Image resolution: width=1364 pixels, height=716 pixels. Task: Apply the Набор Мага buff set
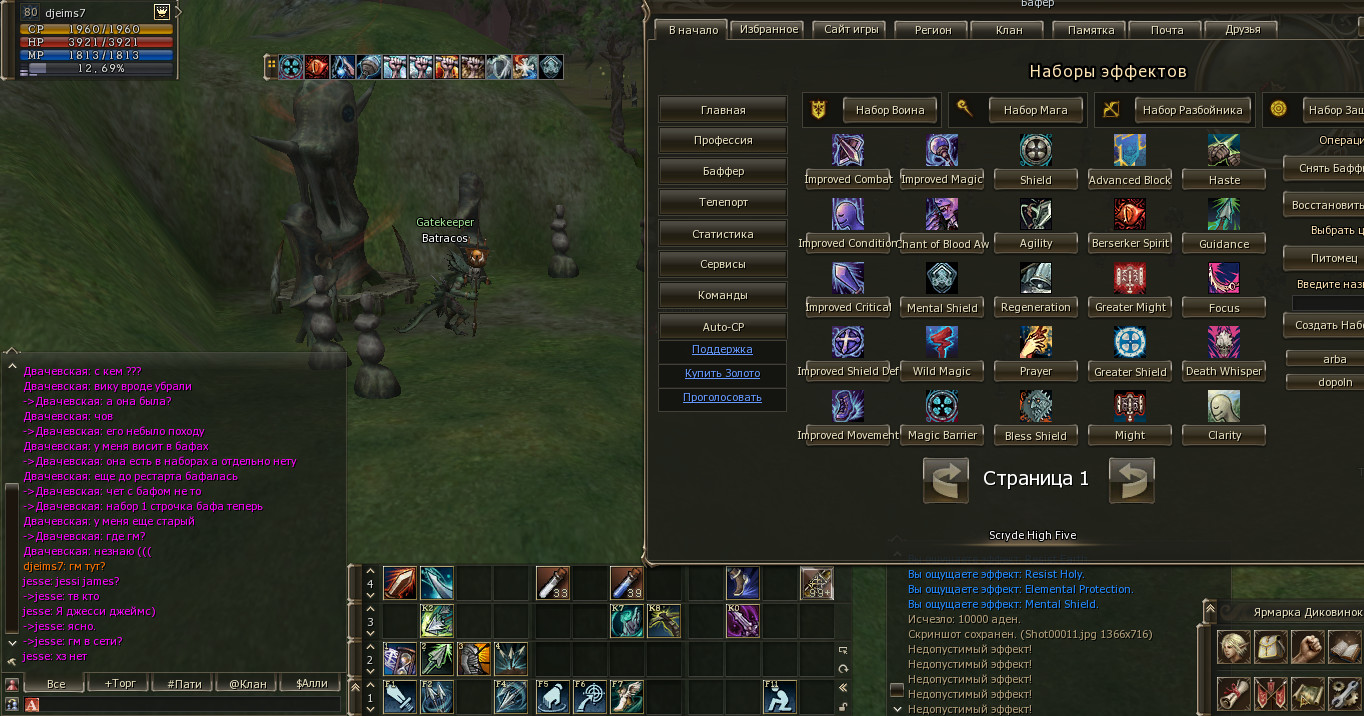[x=1035, y=110]
